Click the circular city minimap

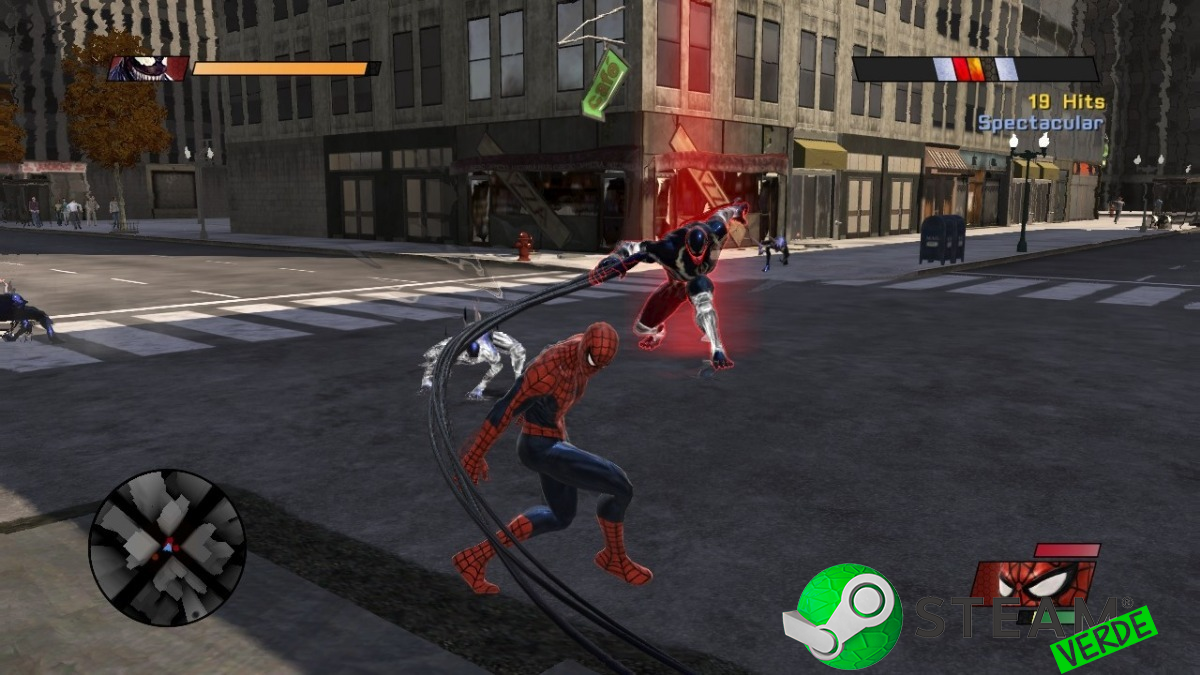(167, 547)
